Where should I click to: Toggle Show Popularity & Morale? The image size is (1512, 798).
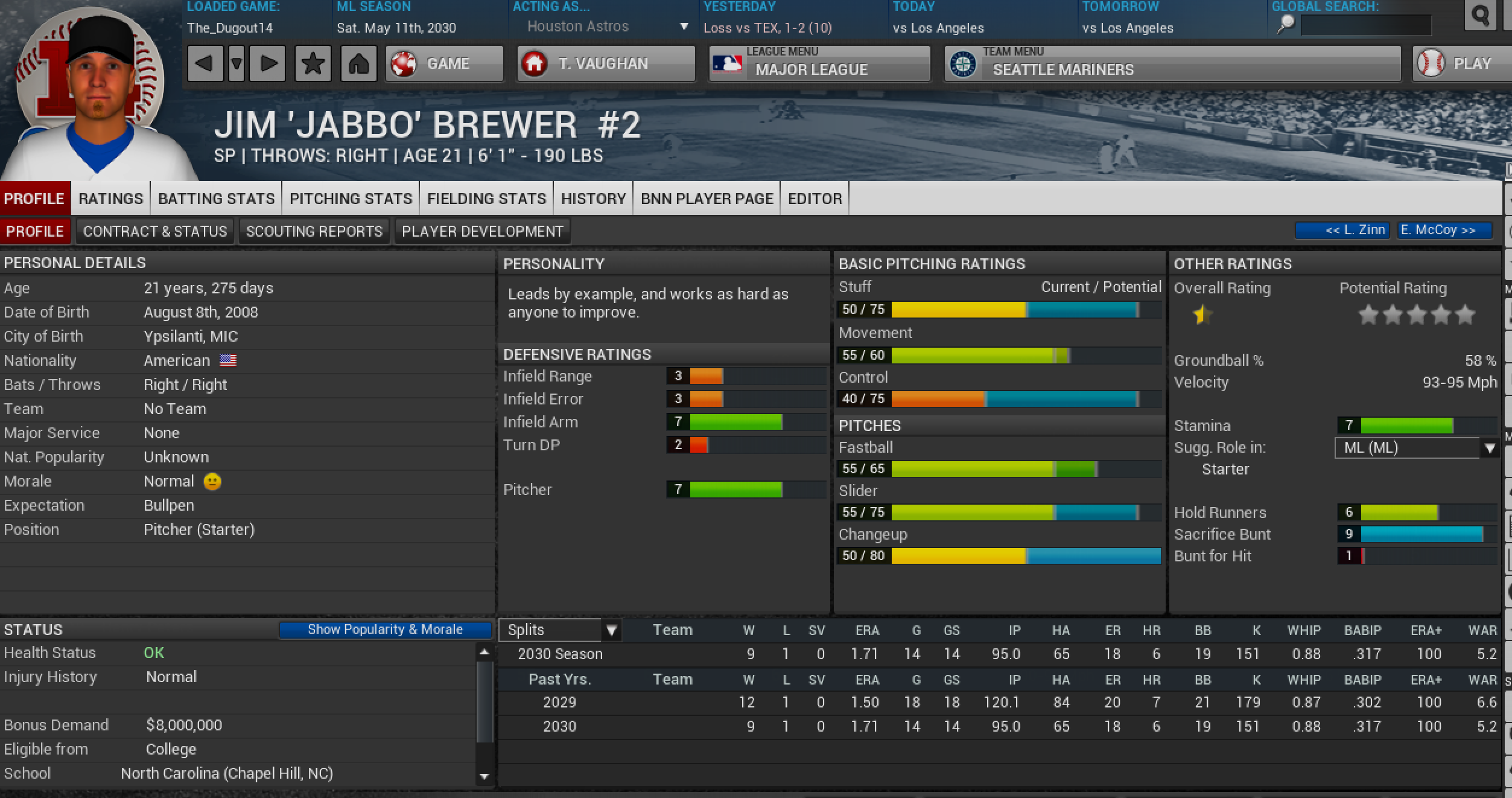coord(385,630)
